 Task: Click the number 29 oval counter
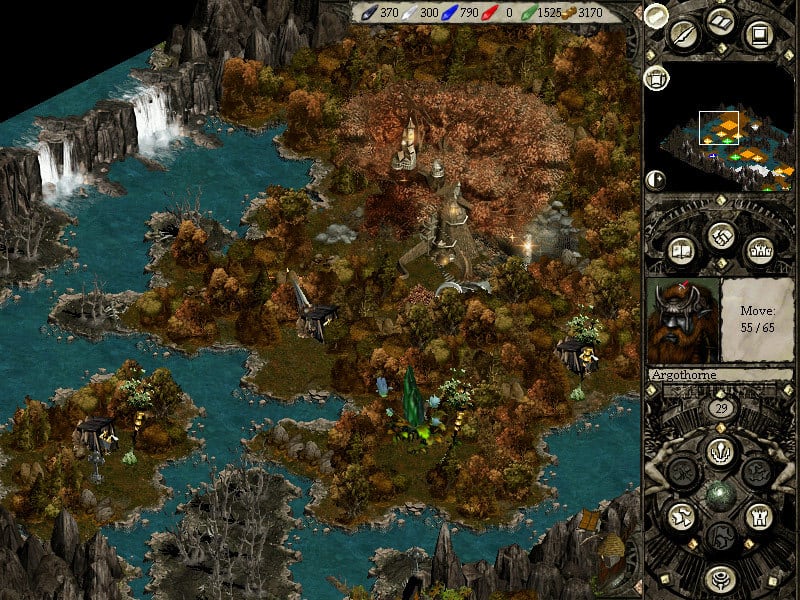[720, 409]
